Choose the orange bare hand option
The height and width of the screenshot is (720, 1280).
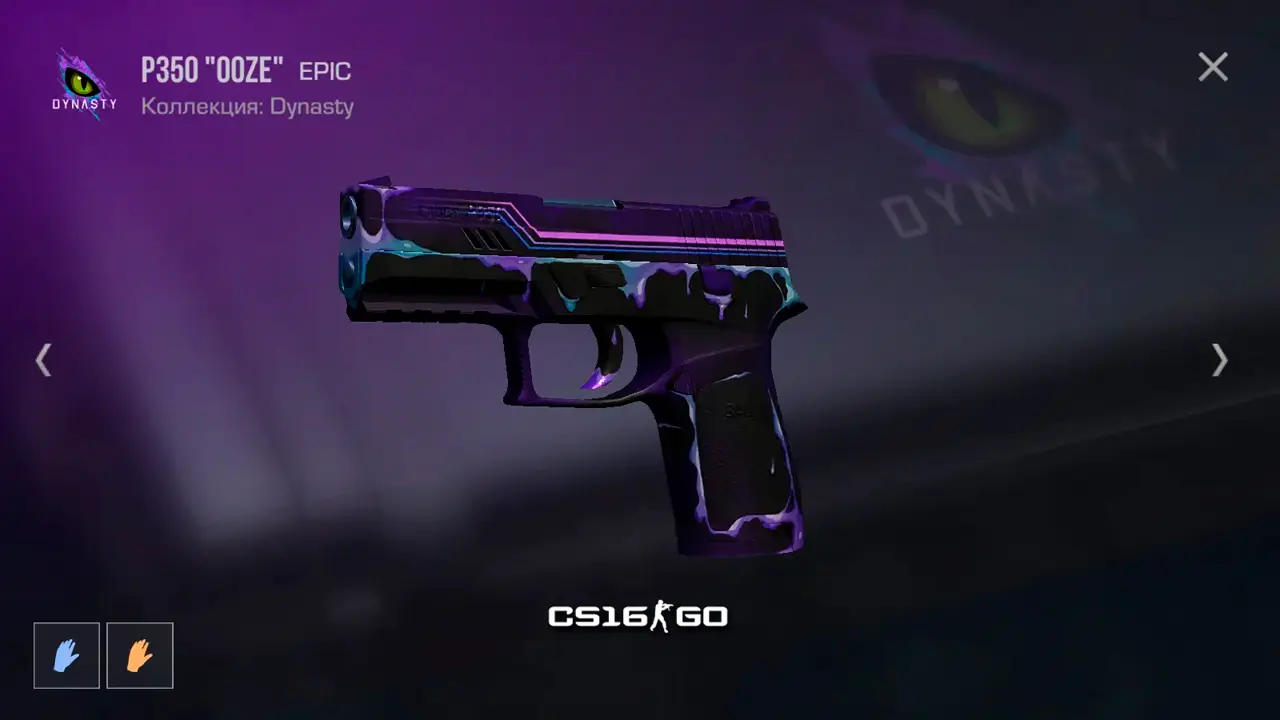click(x=140, y=656)
